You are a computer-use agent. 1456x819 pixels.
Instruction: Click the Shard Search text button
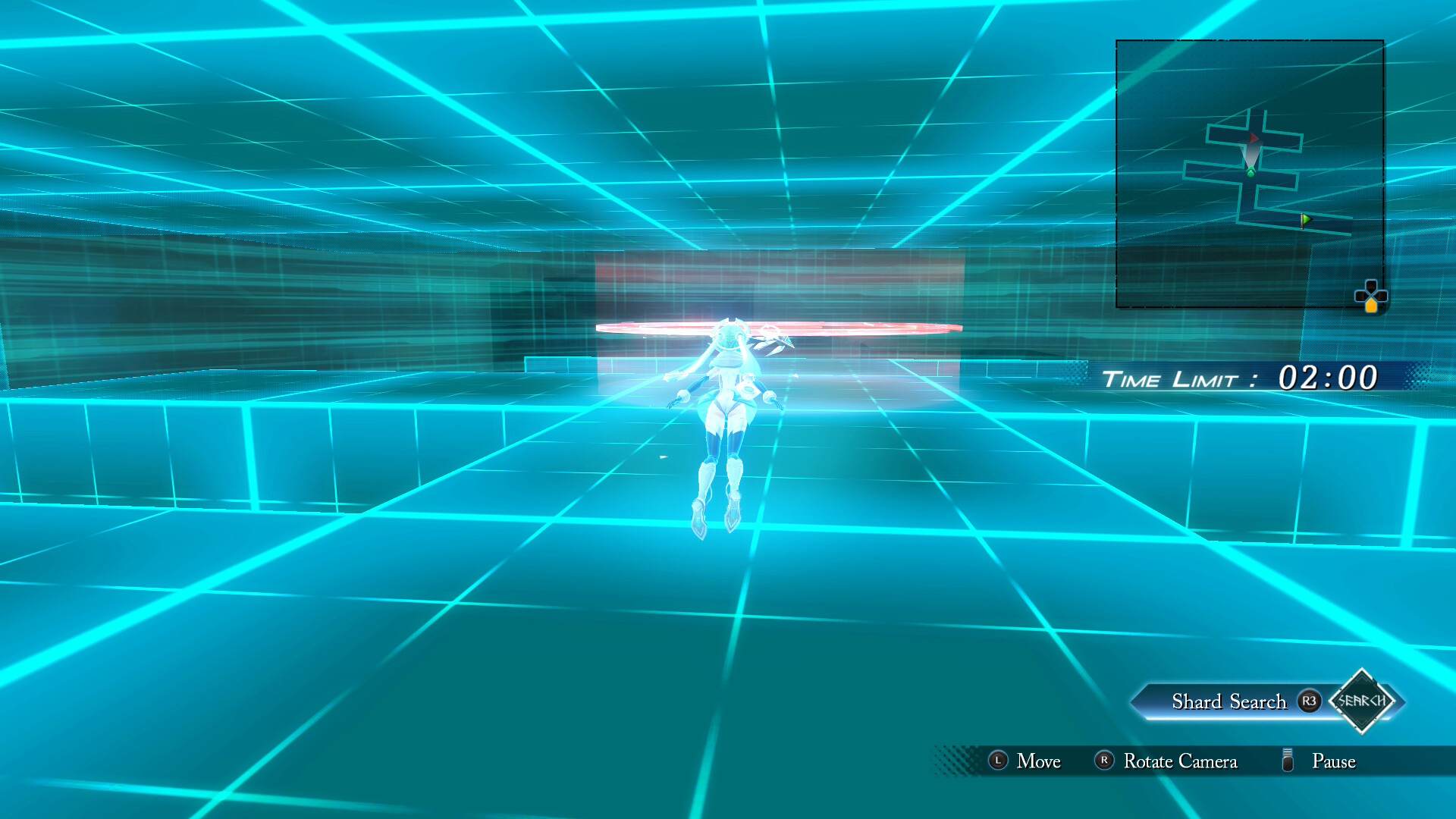pyautogui.click(x=1229, y=701)
